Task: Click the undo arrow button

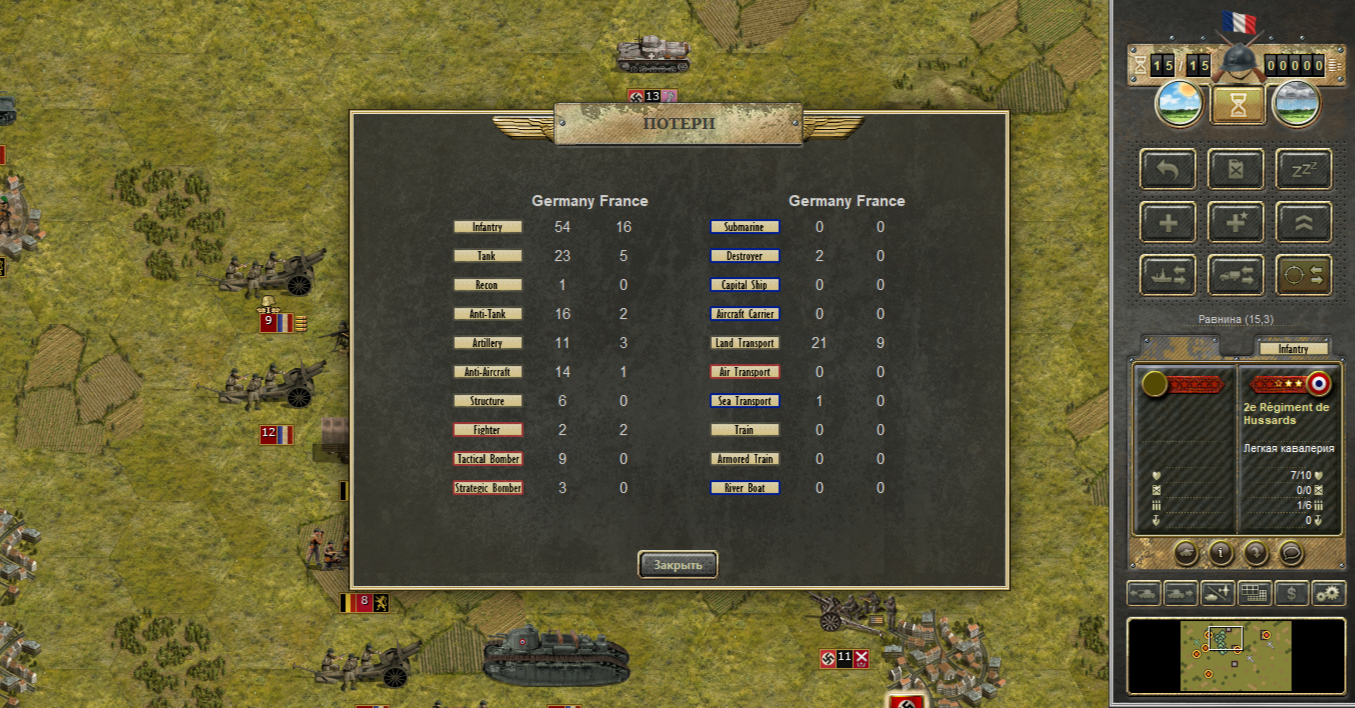Action: 1168,169
